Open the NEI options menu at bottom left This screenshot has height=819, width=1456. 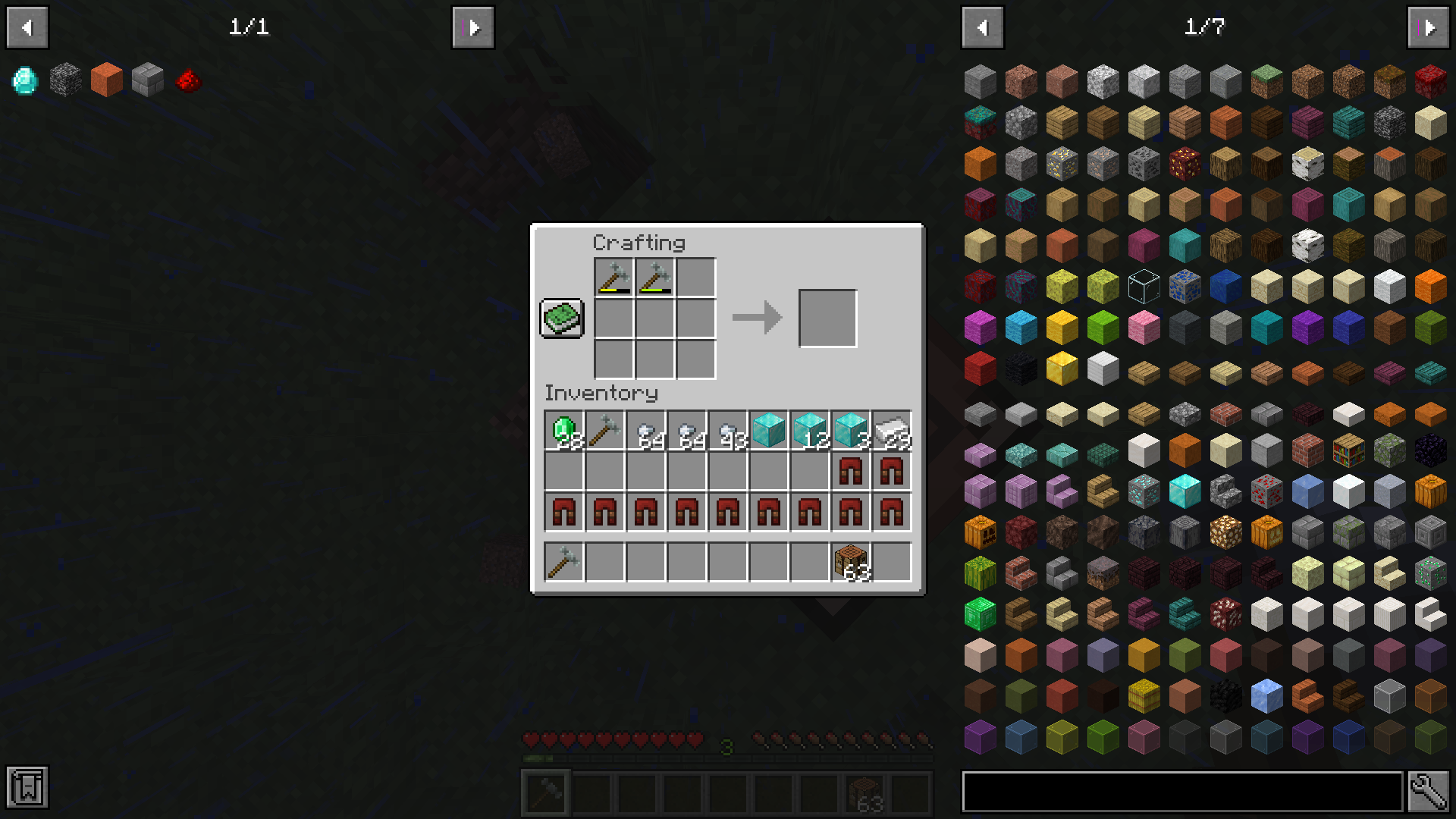(27, 788)
